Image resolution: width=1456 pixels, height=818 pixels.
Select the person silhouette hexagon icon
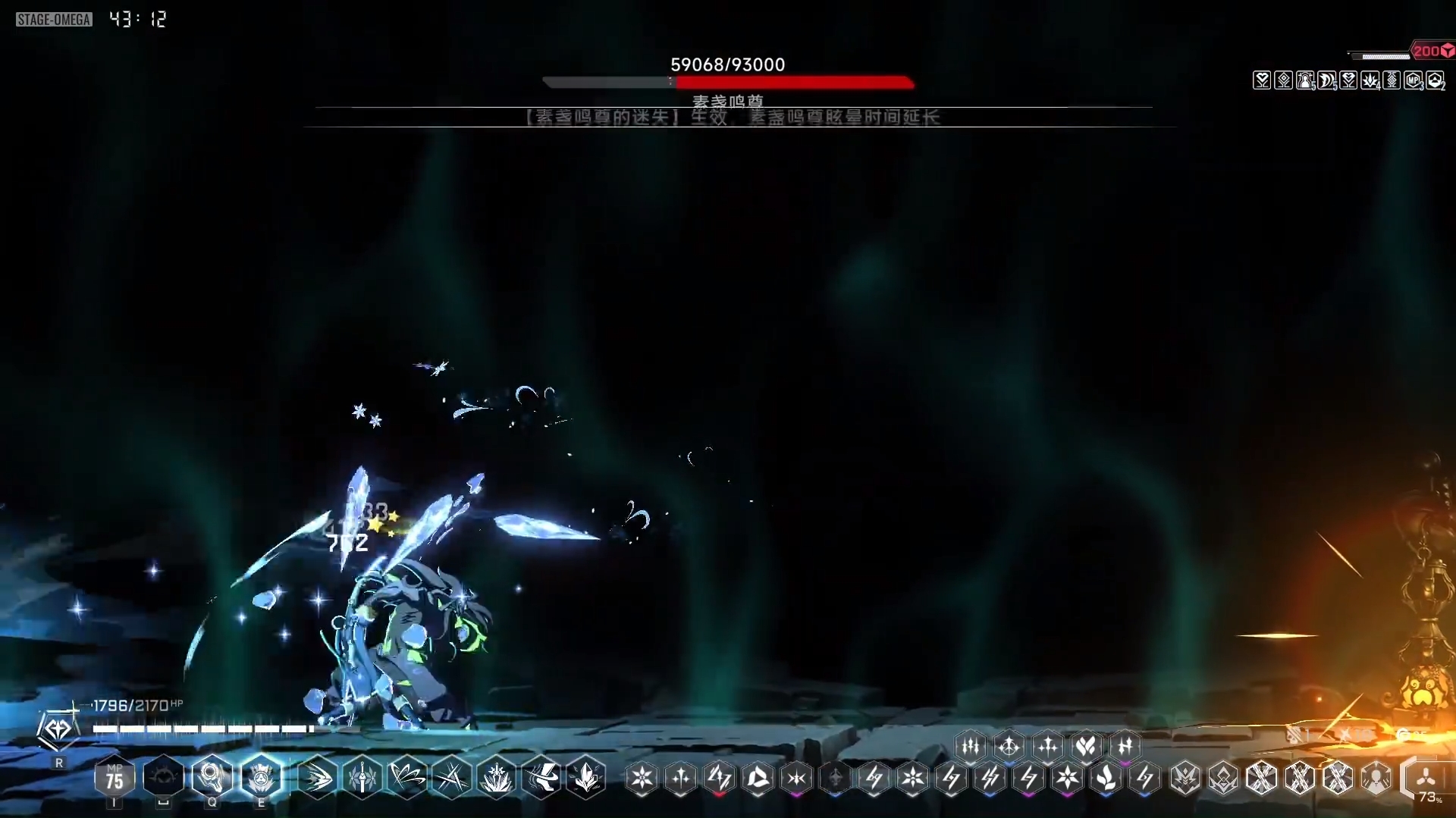[x=1376, y=777]
